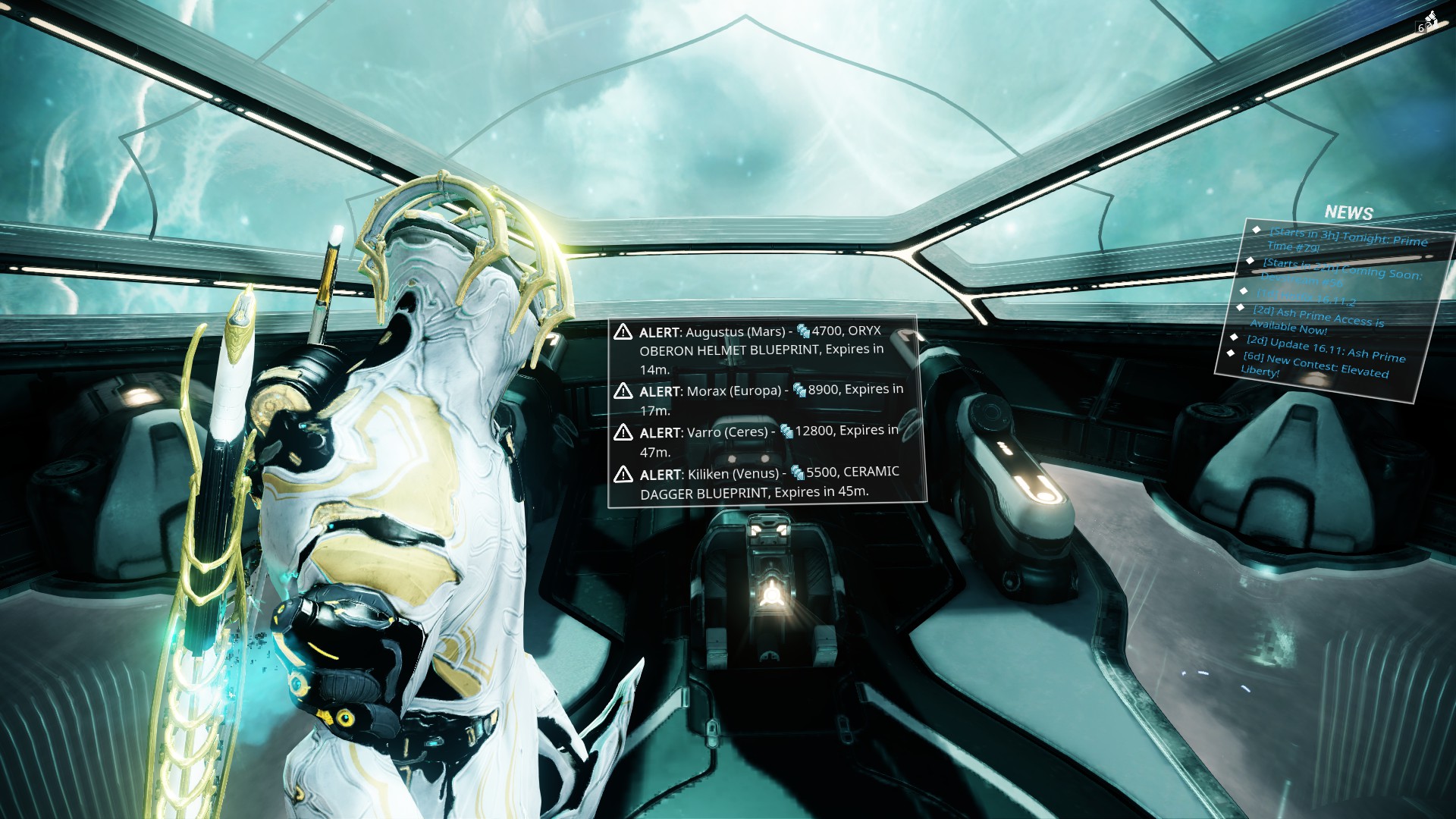Image resolution: width=1456 pixels, height=819 pixels.
Task: Click the diamond bullet beside Devstream #56 news
Action: [1250, 261]
